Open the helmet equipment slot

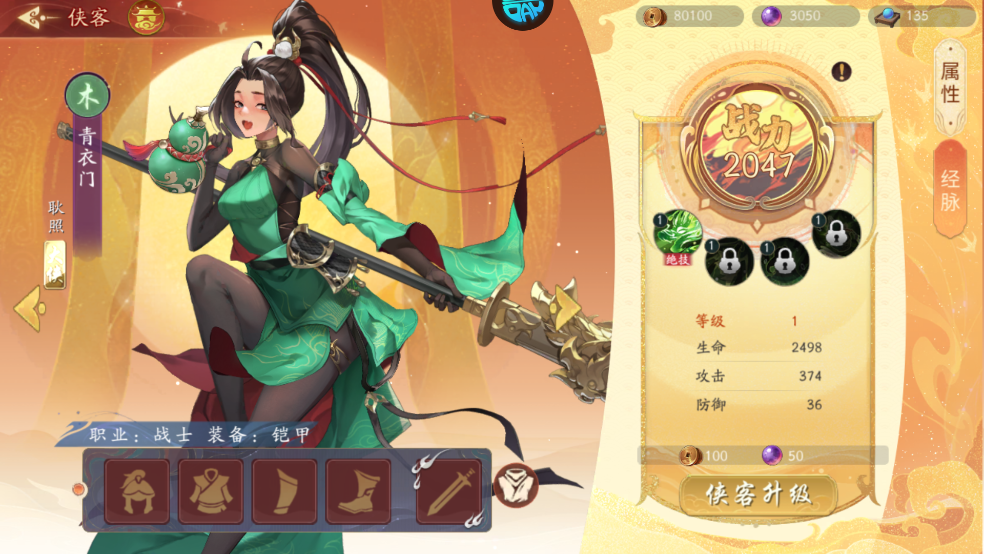137,491
